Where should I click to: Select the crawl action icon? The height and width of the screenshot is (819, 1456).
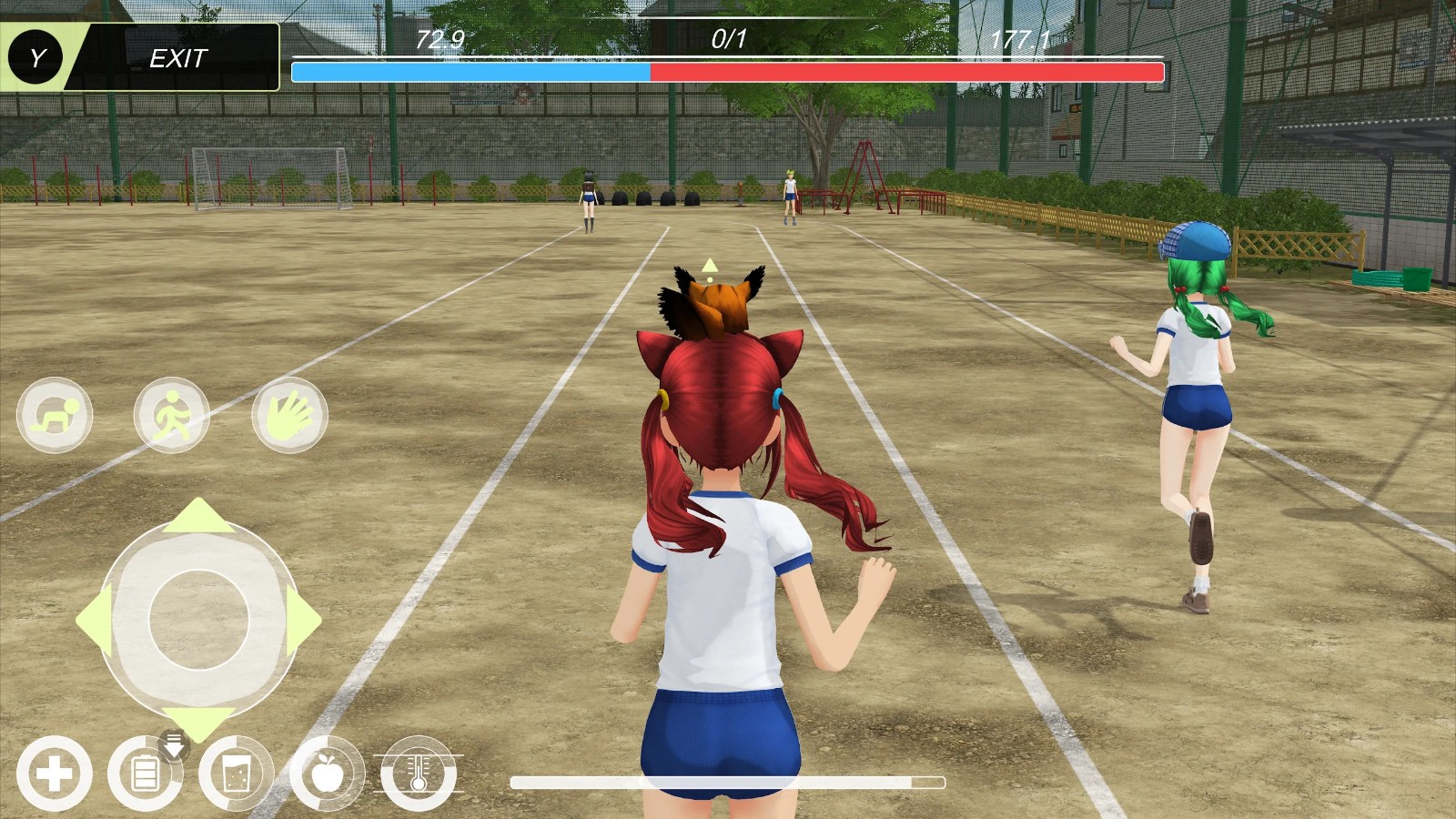[55, 414]
